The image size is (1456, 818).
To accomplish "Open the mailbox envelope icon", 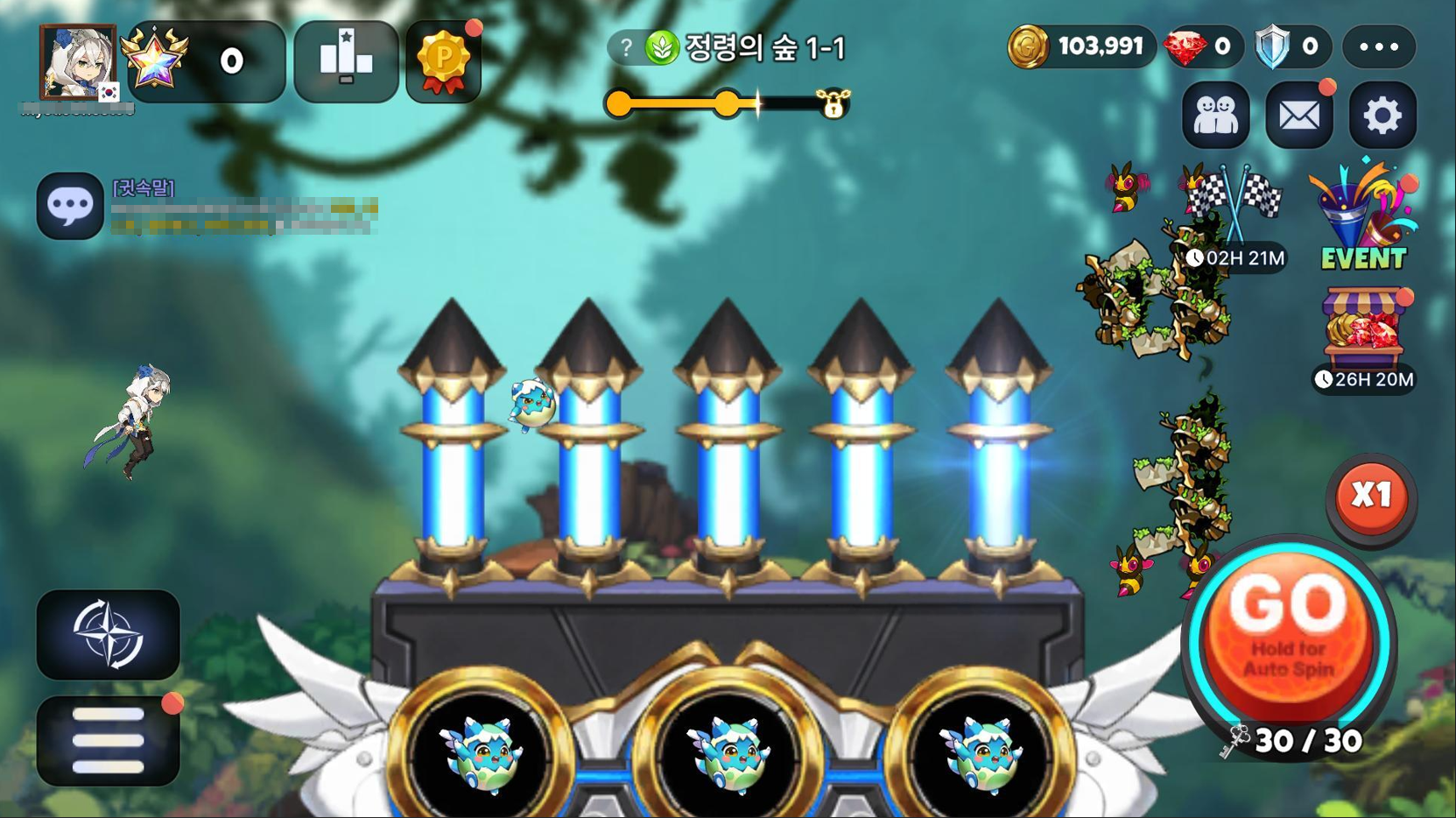I will pyautogui.click(x=1299, y=115).
